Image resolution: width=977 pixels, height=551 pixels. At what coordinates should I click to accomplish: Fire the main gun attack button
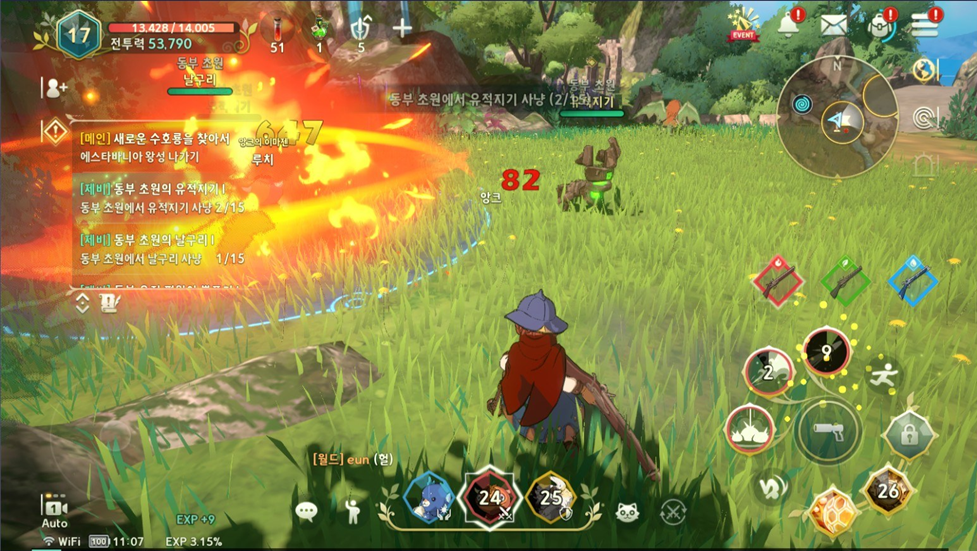(x=827, y=431)
